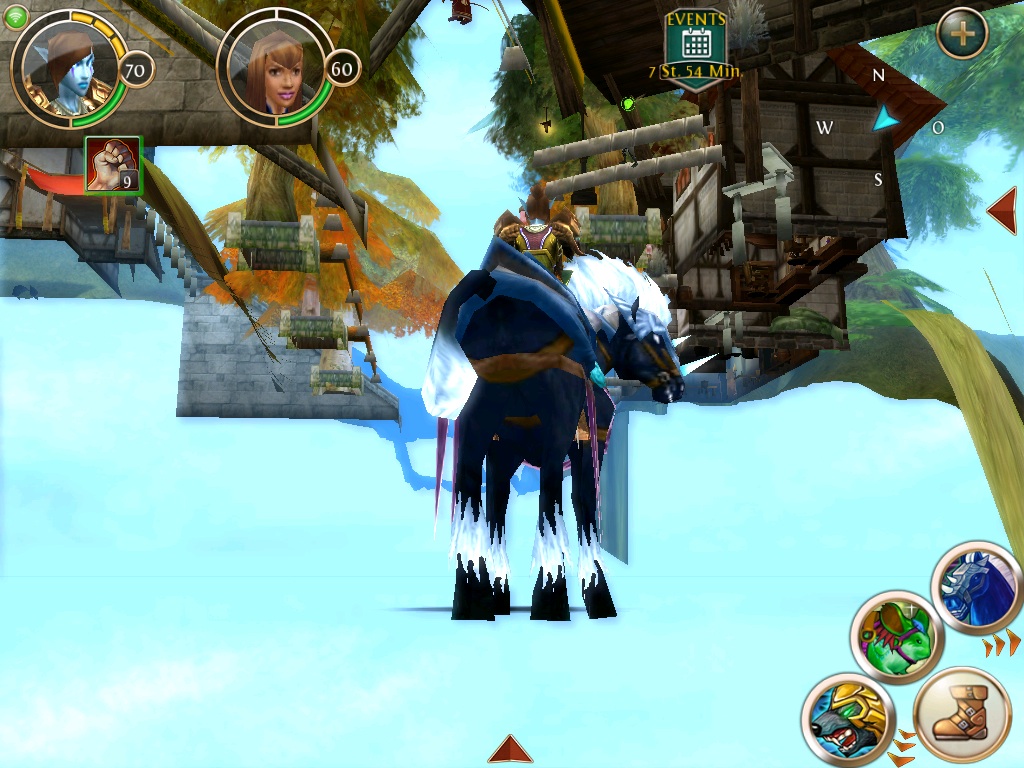Activate the armored horse mount ability
The height and width of the screenshot is (768, 1024).
(976, 589)
